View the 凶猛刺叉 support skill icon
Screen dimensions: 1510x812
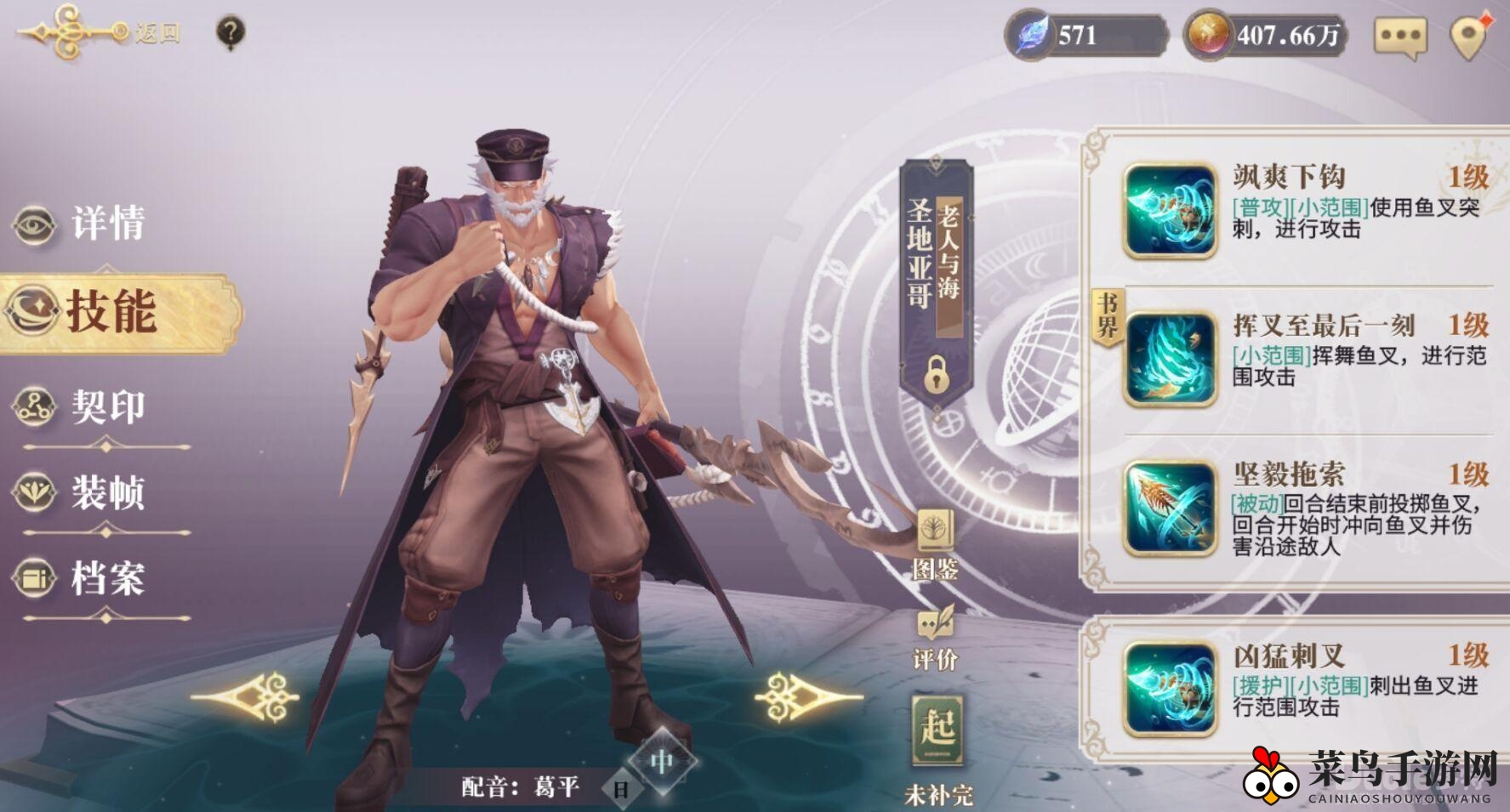(x=1170, y=689)
